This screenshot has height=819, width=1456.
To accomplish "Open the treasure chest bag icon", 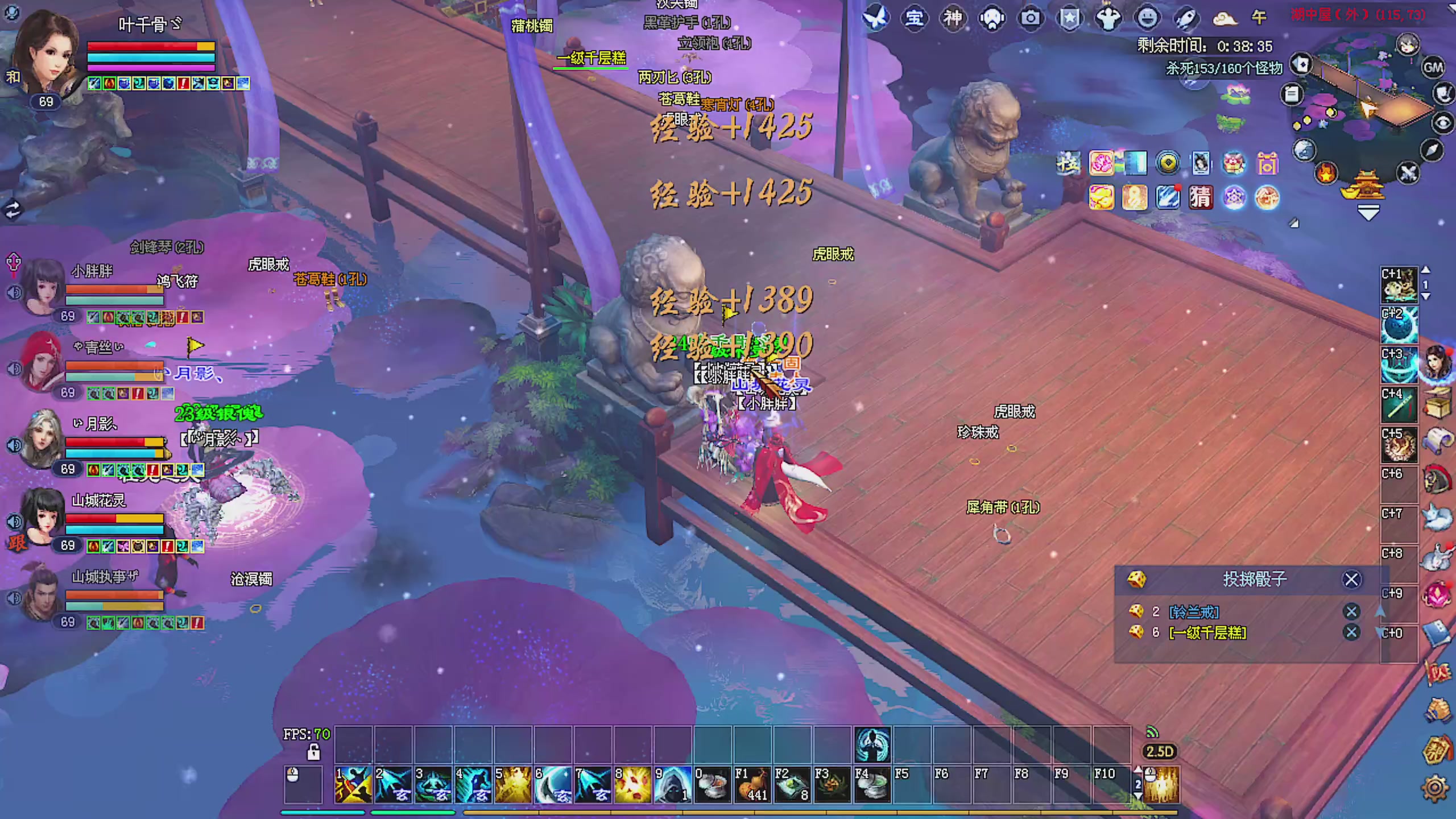I will (x=1438, y=403).
